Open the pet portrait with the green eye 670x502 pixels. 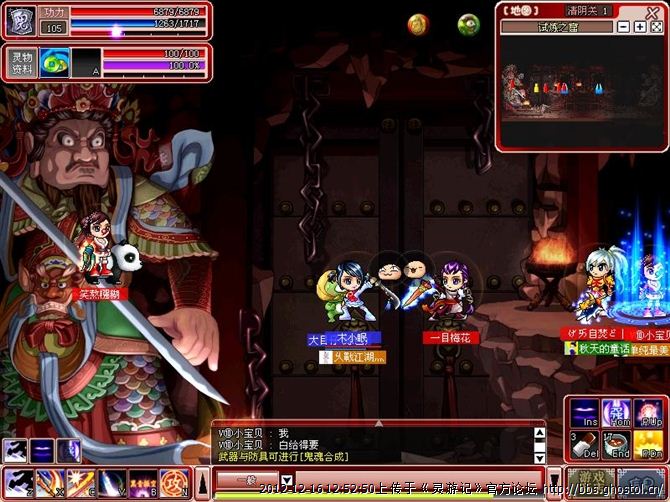tap(55, 62)
